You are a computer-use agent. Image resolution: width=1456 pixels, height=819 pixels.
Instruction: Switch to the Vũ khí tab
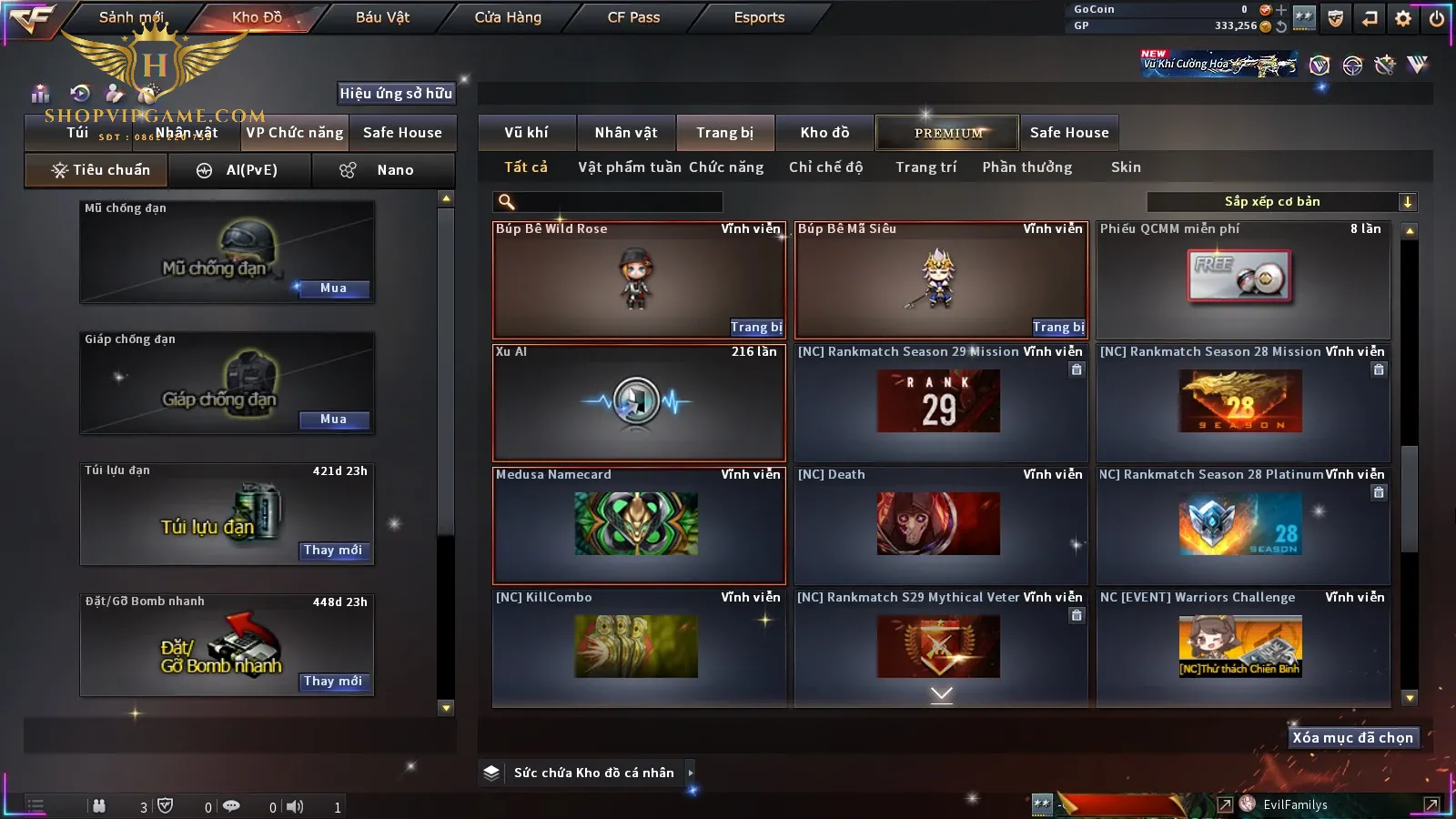pyautogui.click(x=526, y=133)
